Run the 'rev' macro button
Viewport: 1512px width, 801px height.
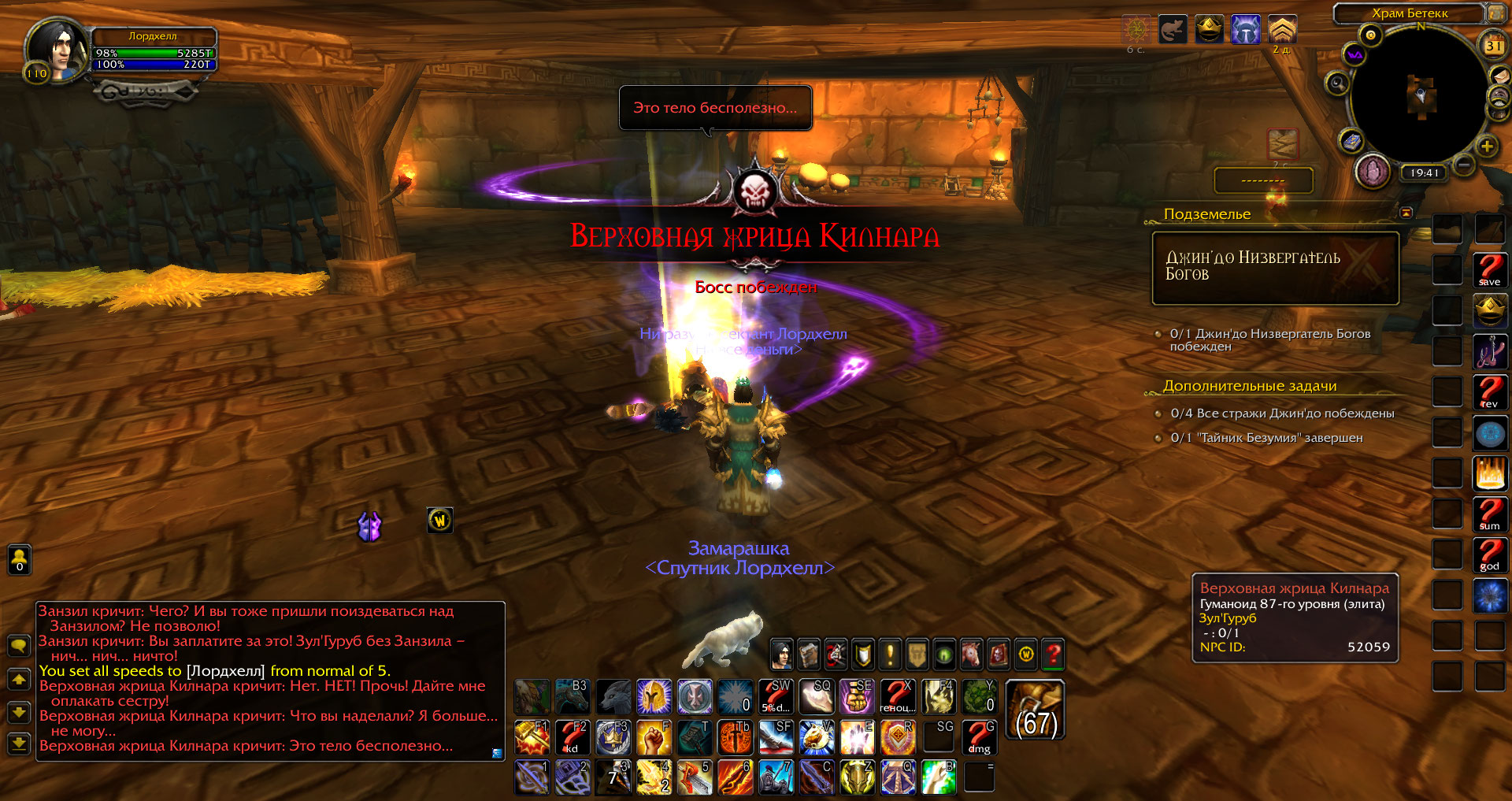[x=1489, y=392]
